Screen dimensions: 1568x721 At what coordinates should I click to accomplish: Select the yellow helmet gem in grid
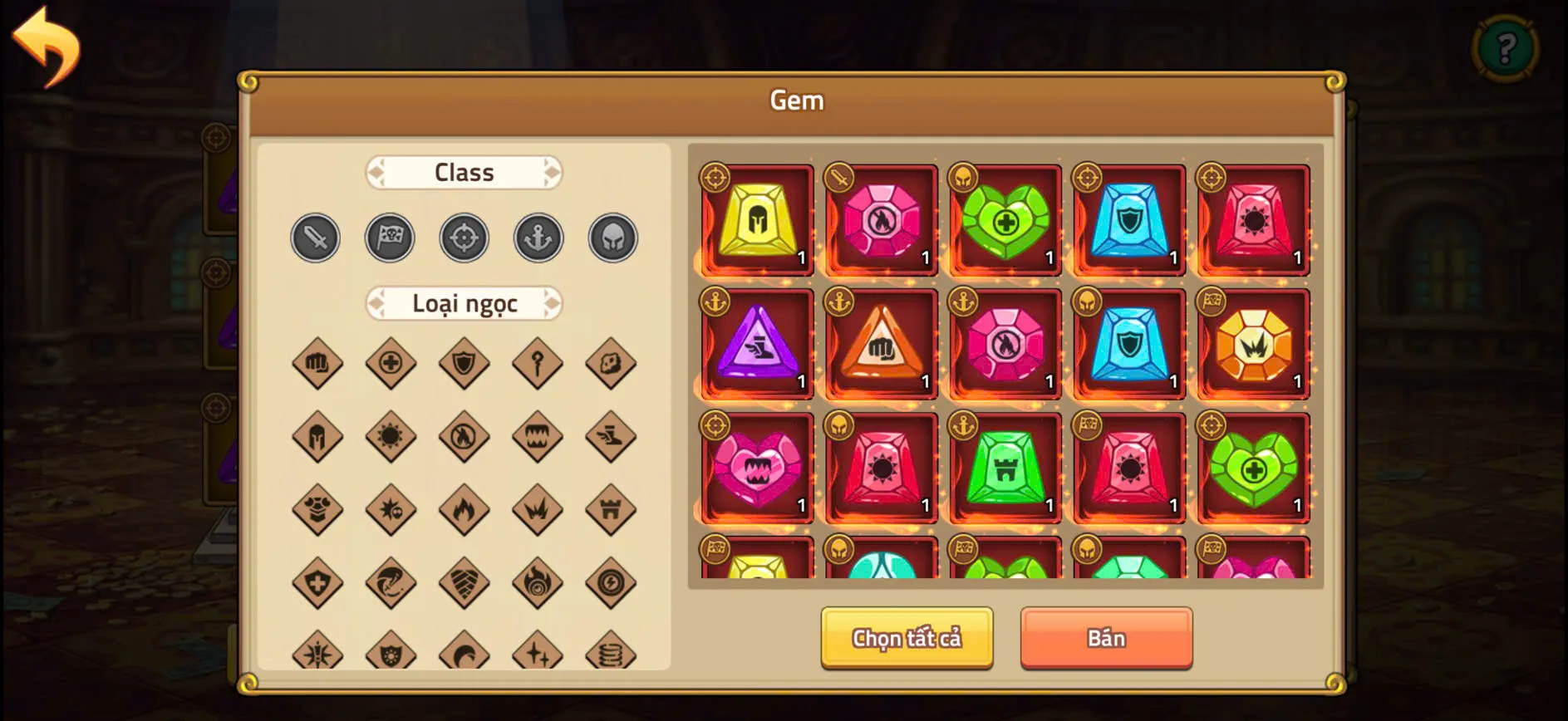tap(756, 220)
